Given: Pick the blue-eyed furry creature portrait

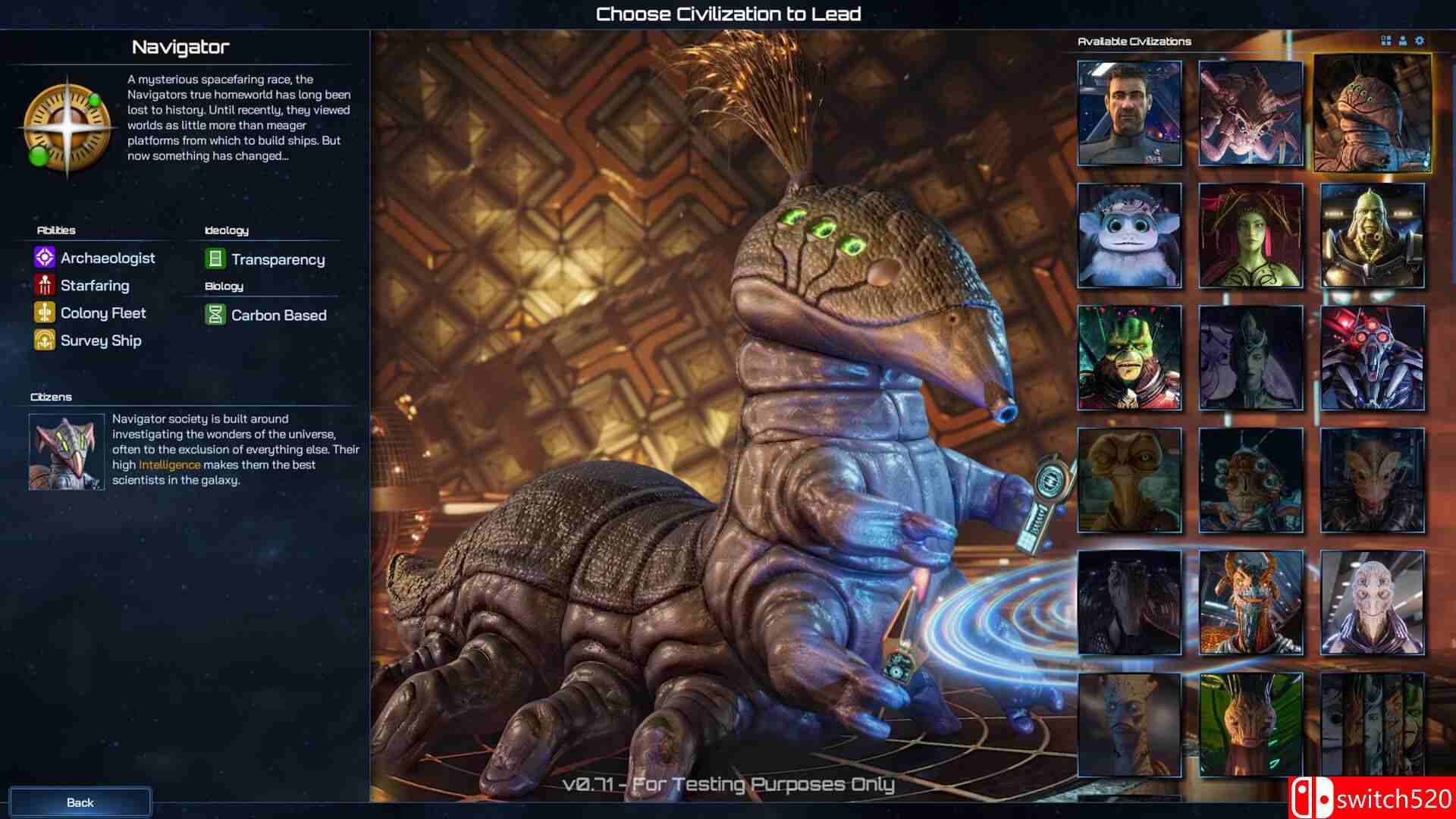Looking at the screenshot, I should point(1128,235).
